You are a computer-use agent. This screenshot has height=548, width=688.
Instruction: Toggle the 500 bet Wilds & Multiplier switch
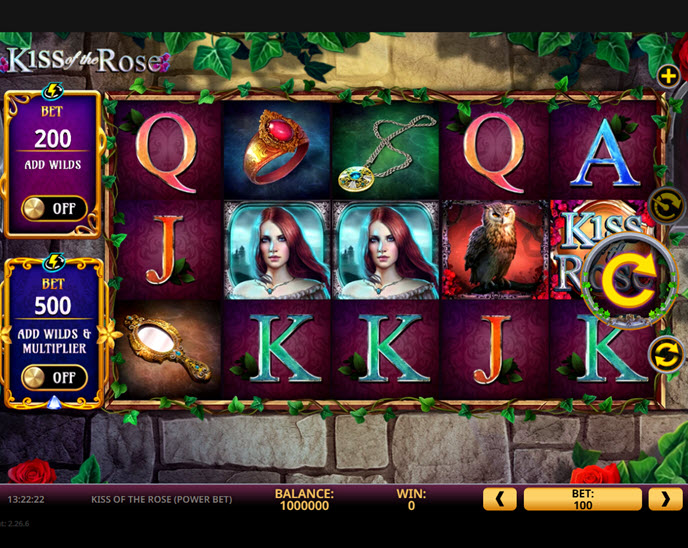(x=54, y=377)
